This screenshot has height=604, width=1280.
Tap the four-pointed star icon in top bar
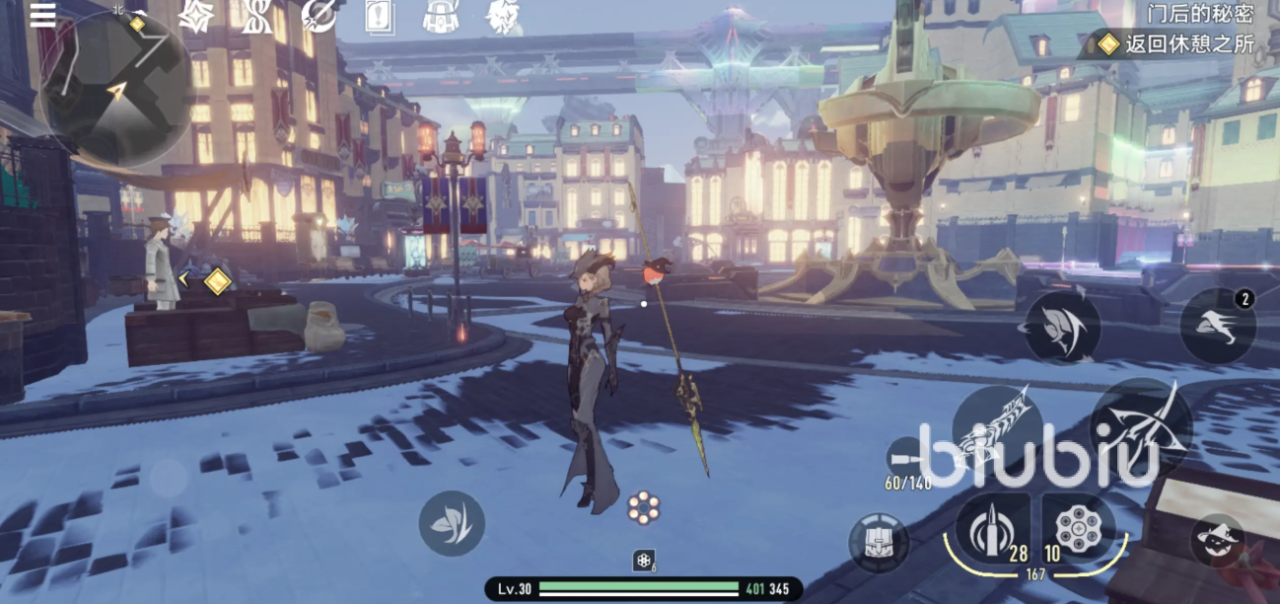point(196,16)
